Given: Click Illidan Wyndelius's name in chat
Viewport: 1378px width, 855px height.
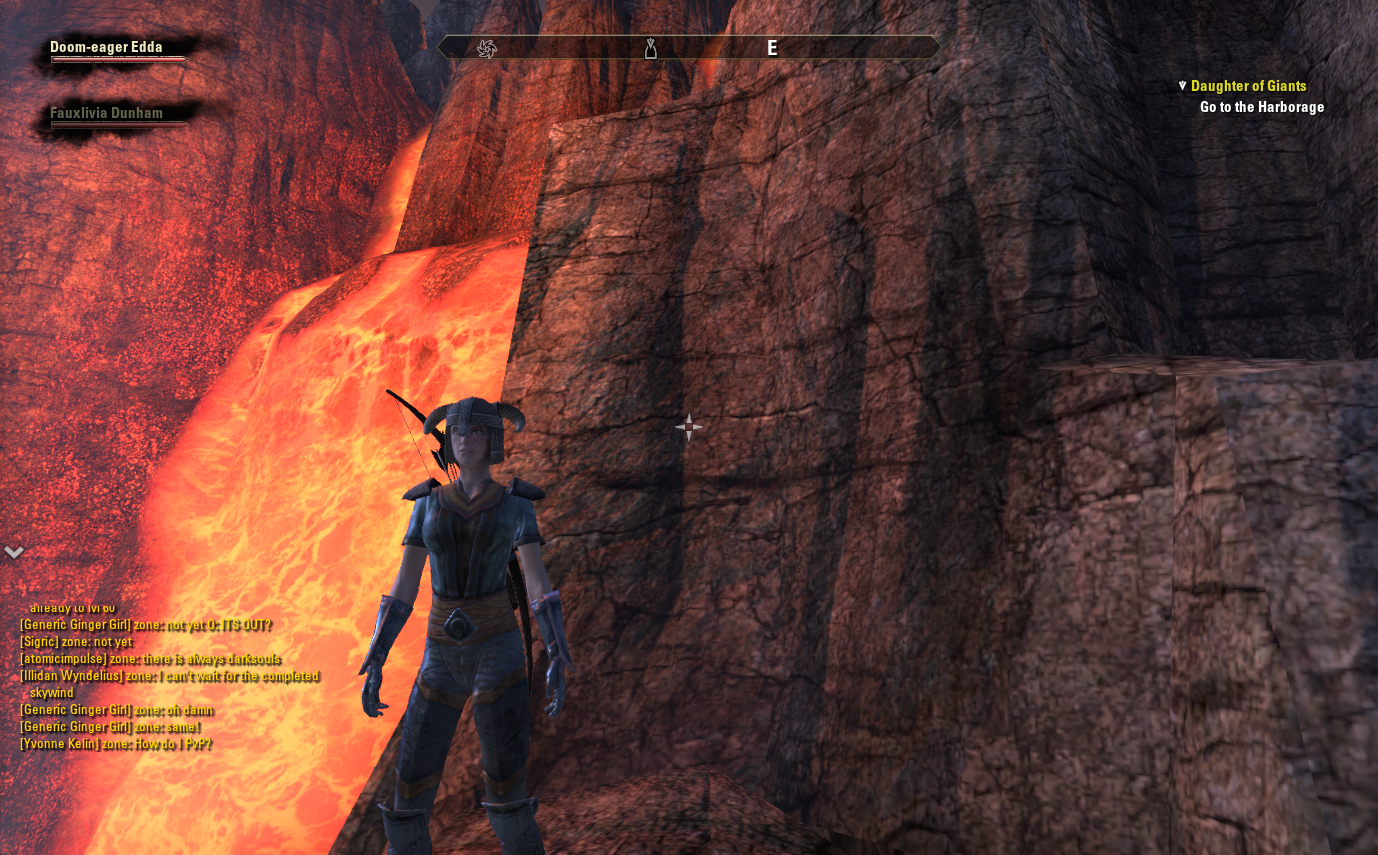Looking at the screenshot, I should [x=72, y=676].
